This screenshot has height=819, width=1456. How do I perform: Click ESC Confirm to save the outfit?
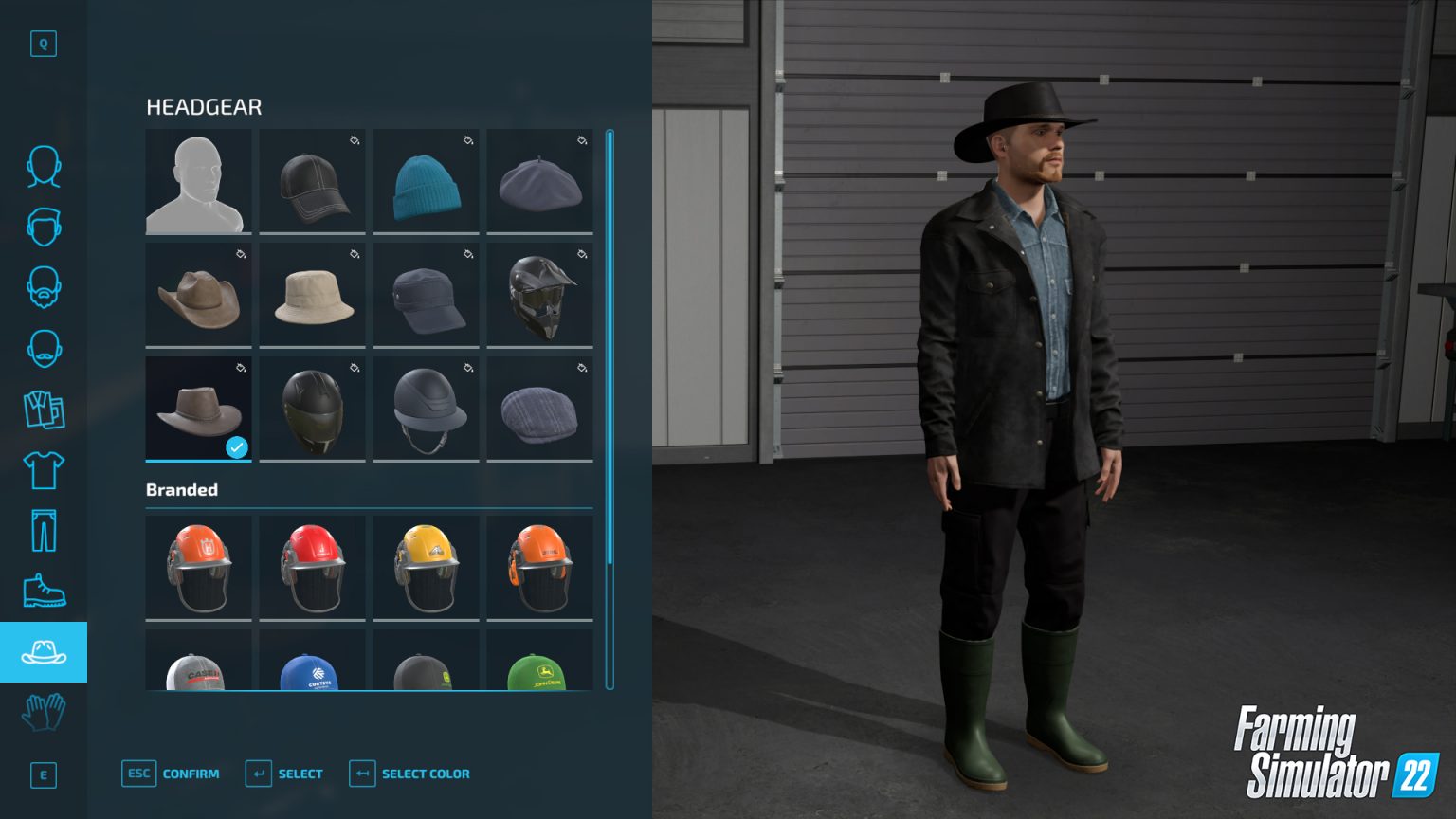(171, 773)
